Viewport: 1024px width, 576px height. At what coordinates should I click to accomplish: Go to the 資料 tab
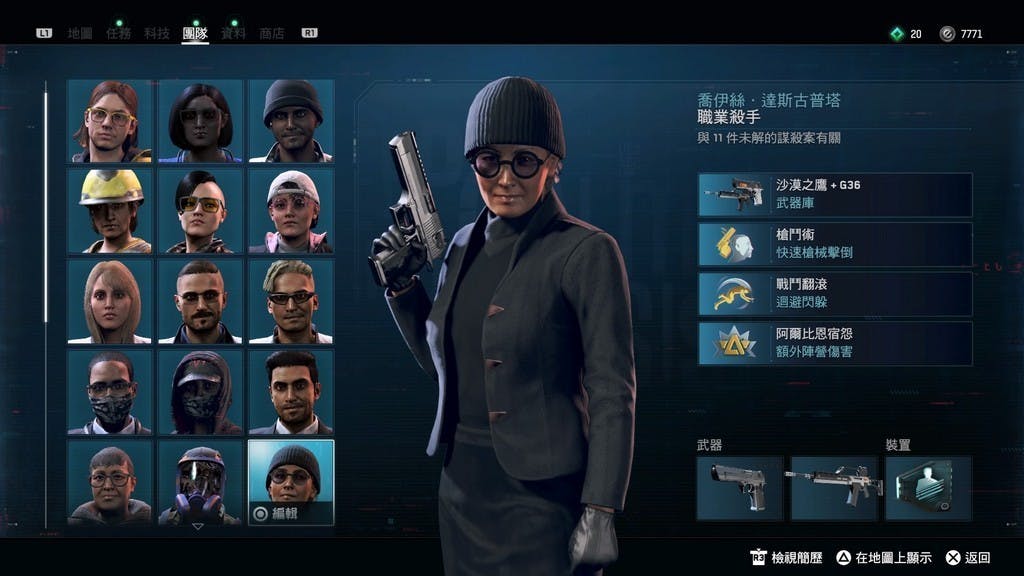pyautogui.click(x=233, y=33)
